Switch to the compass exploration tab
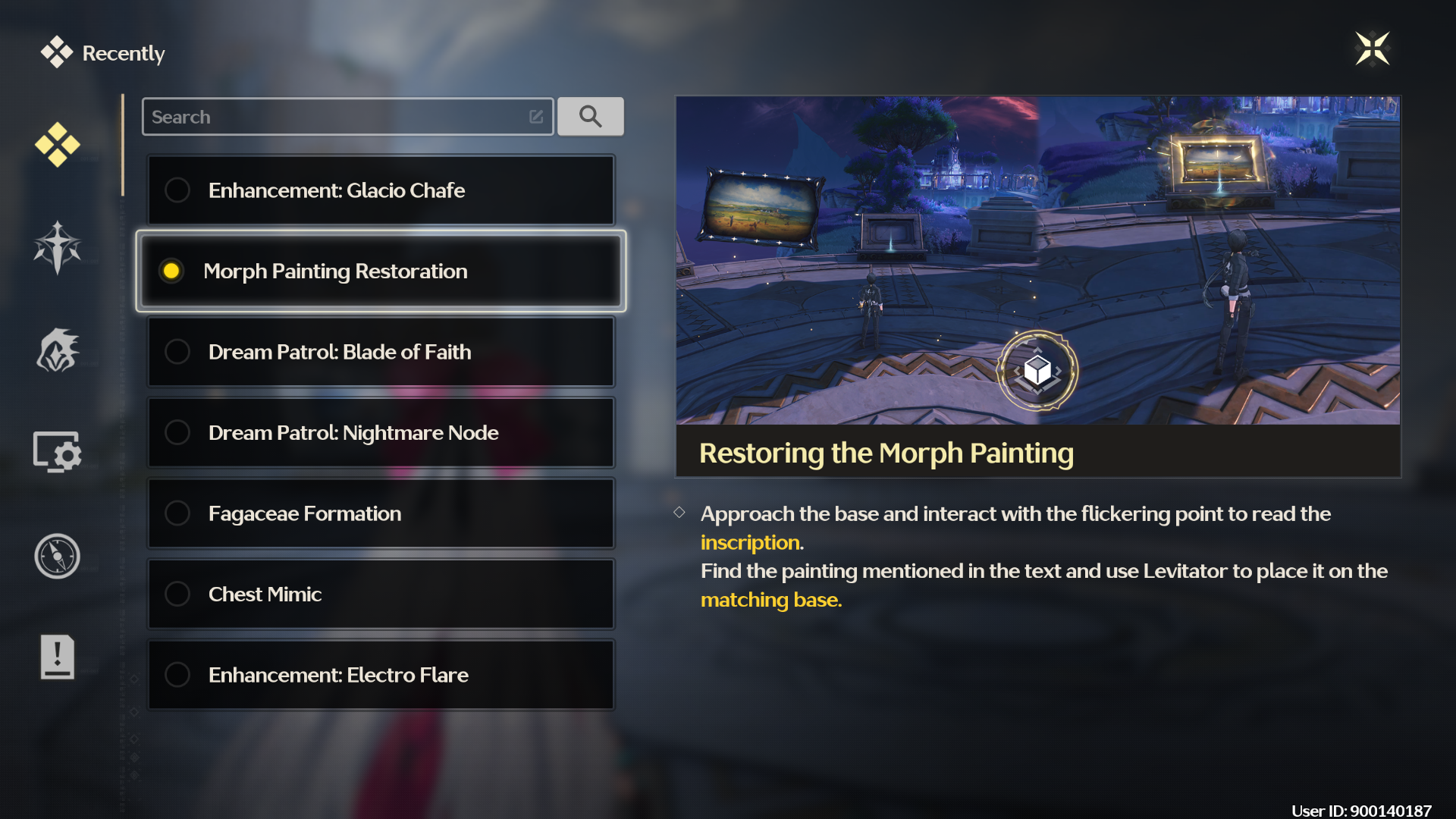This screenshot has height=819, width=1456. (x=58, y=556)
